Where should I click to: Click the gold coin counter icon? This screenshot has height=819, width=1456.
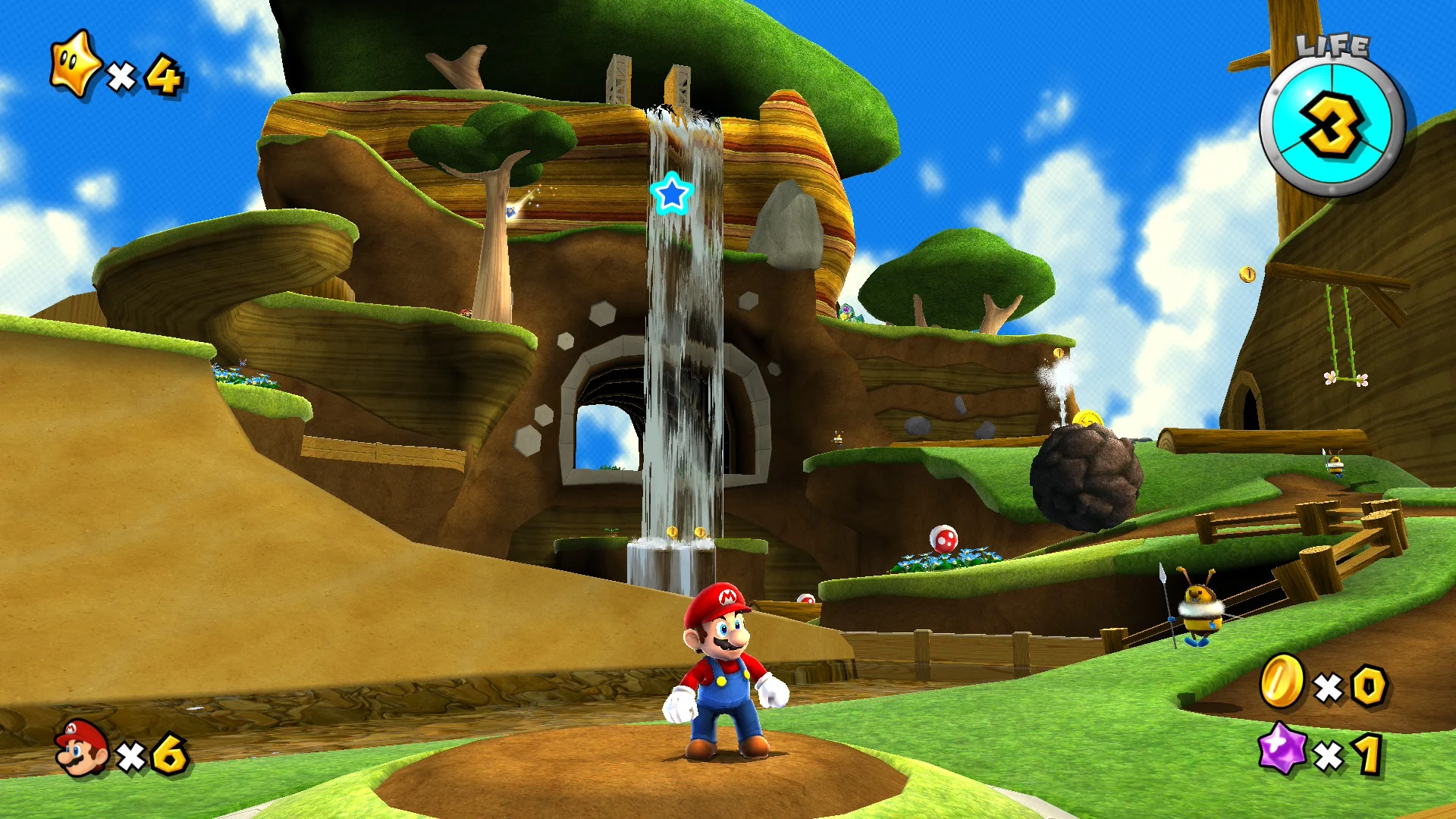pyautogui.click(x=1282, y=680)
